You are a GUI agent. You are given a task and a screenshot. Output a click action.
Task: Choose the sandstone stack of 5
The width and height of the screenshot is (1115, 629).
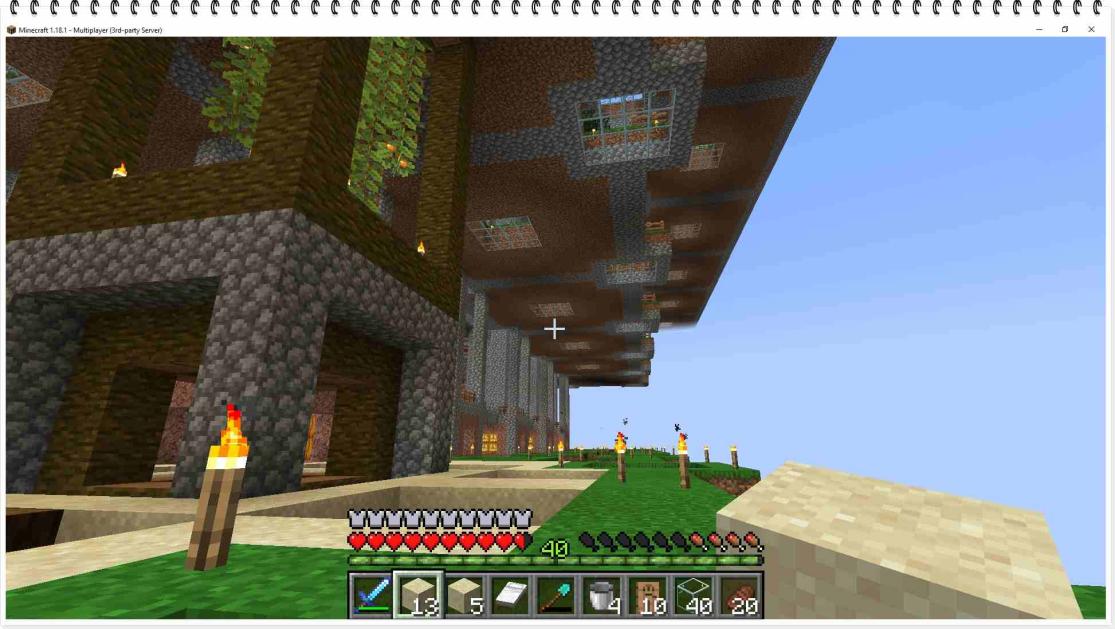click(464, 595)
